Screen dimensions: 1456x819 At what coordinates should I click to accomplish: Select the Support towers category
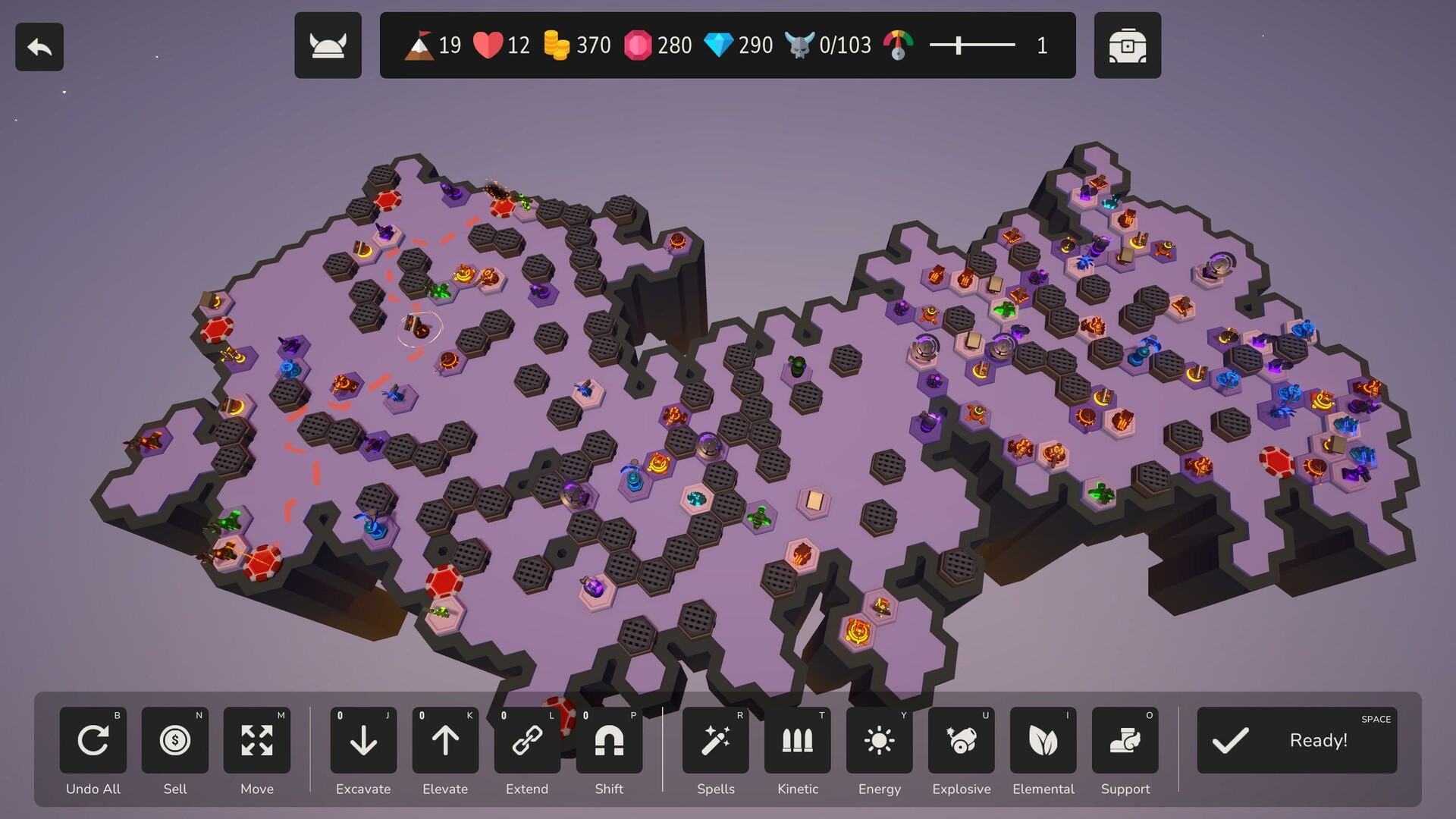pyautogui.click(x=1125, y=740)
